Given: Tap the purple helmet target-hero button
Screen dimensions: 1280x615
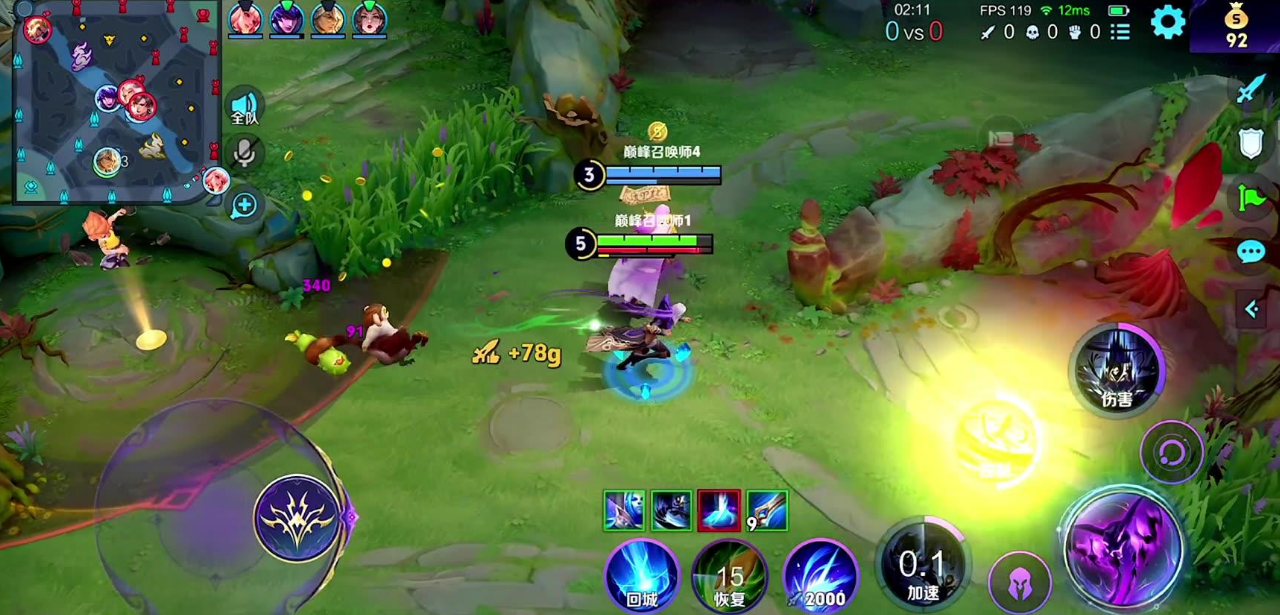Looking at the screenshot, I should (1020, 582).
